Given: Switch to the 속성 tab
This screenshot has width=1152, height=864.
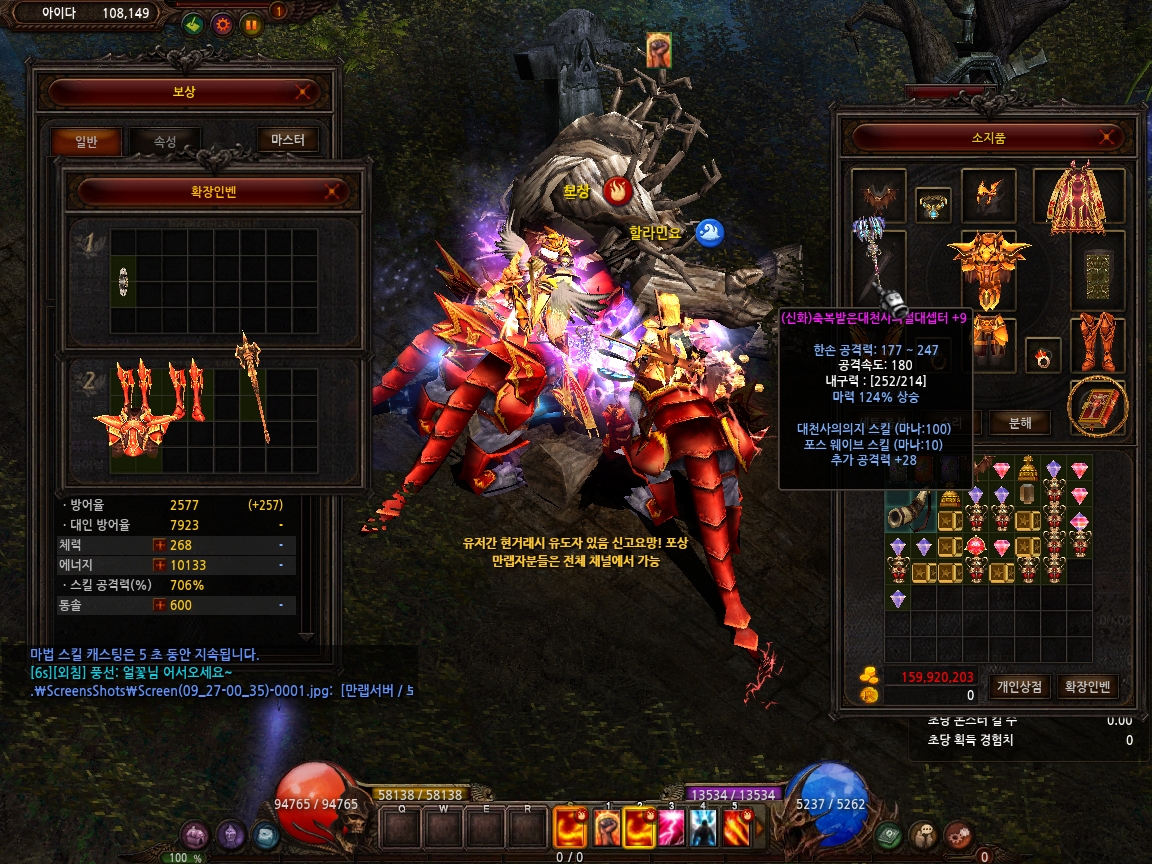Looking at the screenshot, I should point(165,142).
